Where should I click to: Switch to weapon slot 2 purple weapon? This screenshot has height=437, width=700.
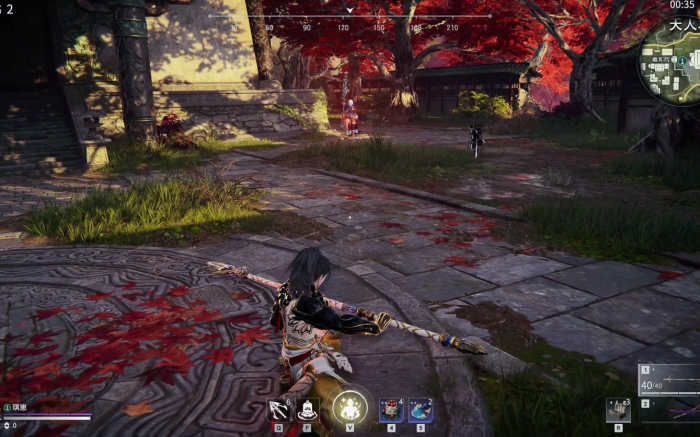pos(672,408)
